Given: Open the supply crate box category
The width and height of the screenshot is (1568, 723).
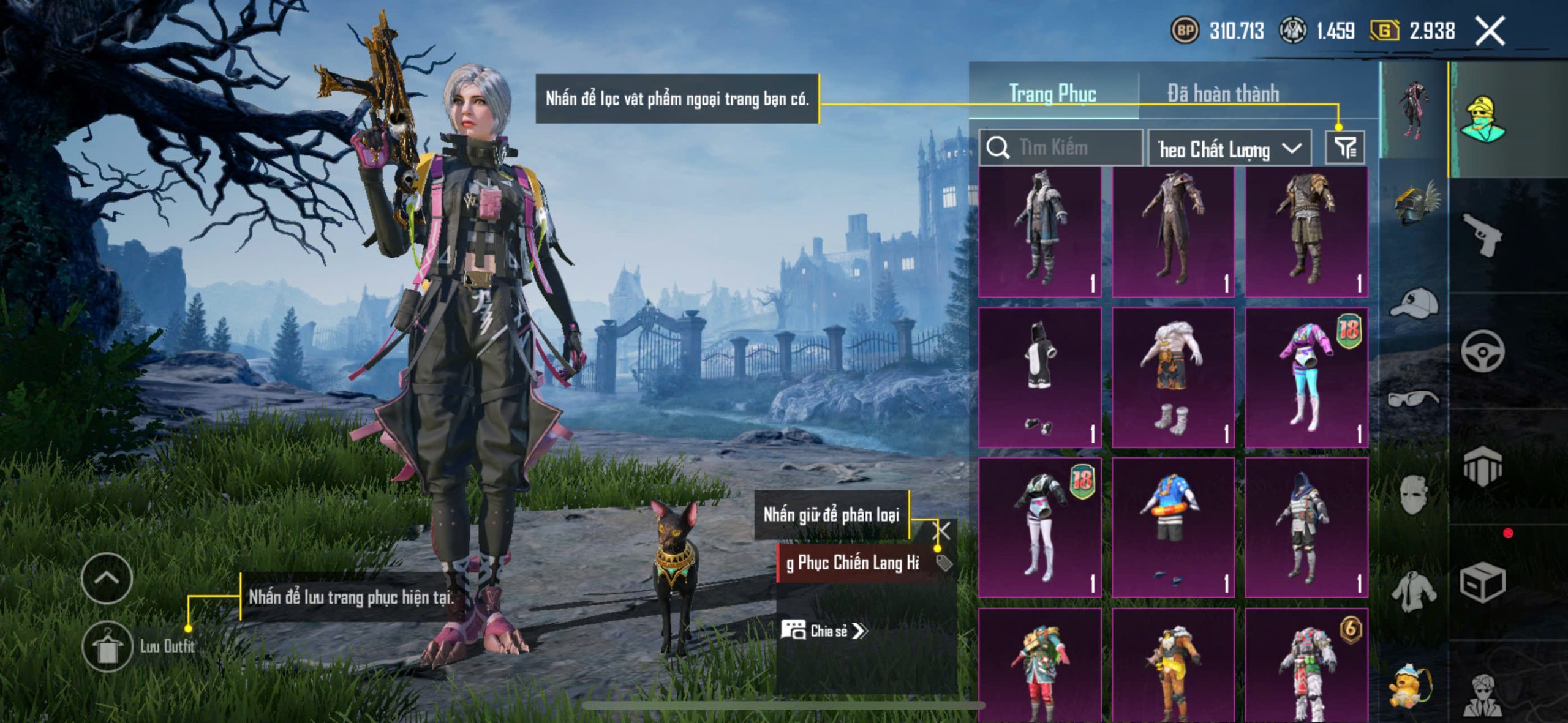Looking at the screenshot, I should pos(1482,583).
